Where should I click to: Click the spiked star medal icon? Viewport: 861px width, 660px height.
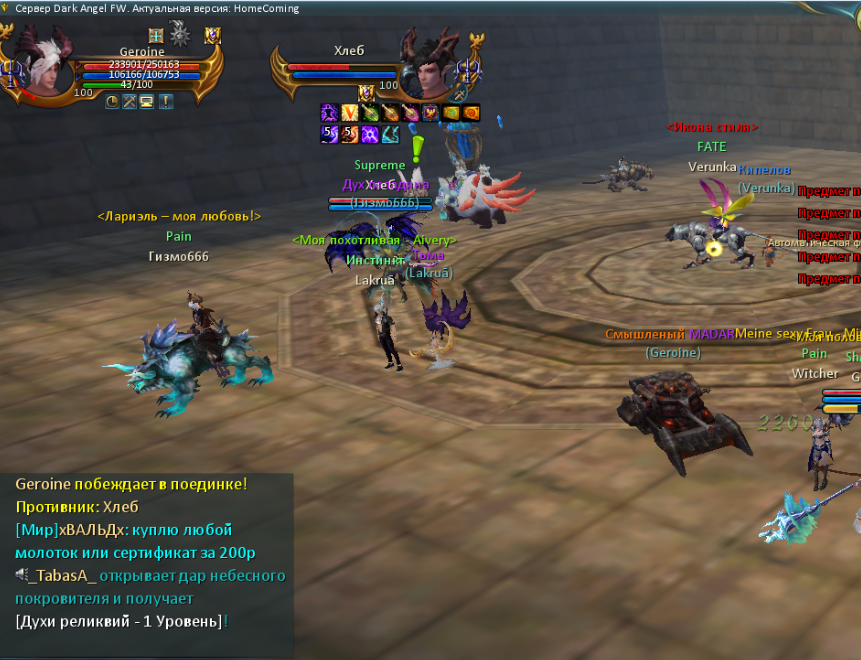pyautogui.click(x=180, y=35)
